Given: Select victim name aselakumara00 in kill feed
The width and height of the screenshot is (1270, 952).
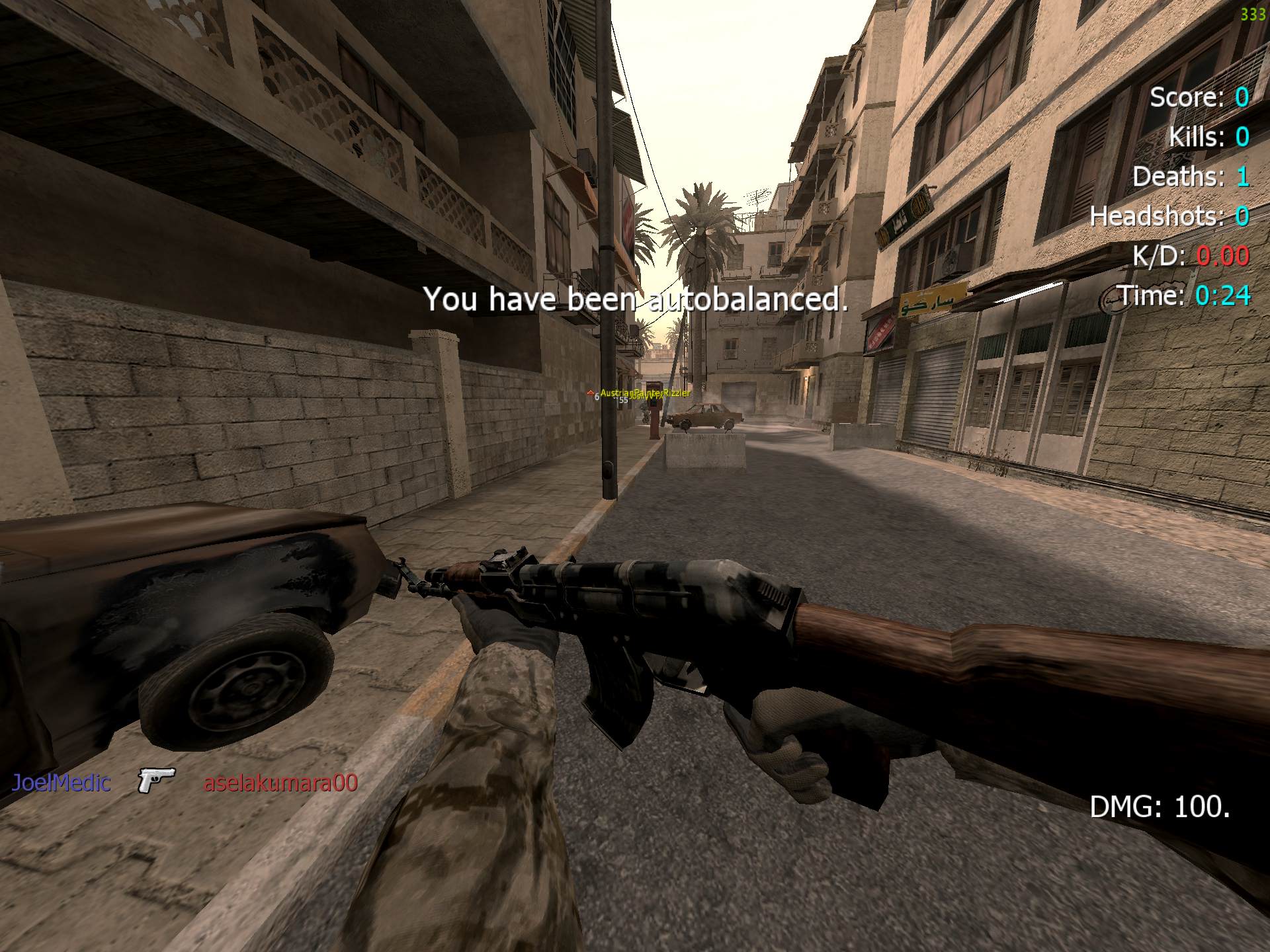Looking at the screenshot, I should [280, 783].
